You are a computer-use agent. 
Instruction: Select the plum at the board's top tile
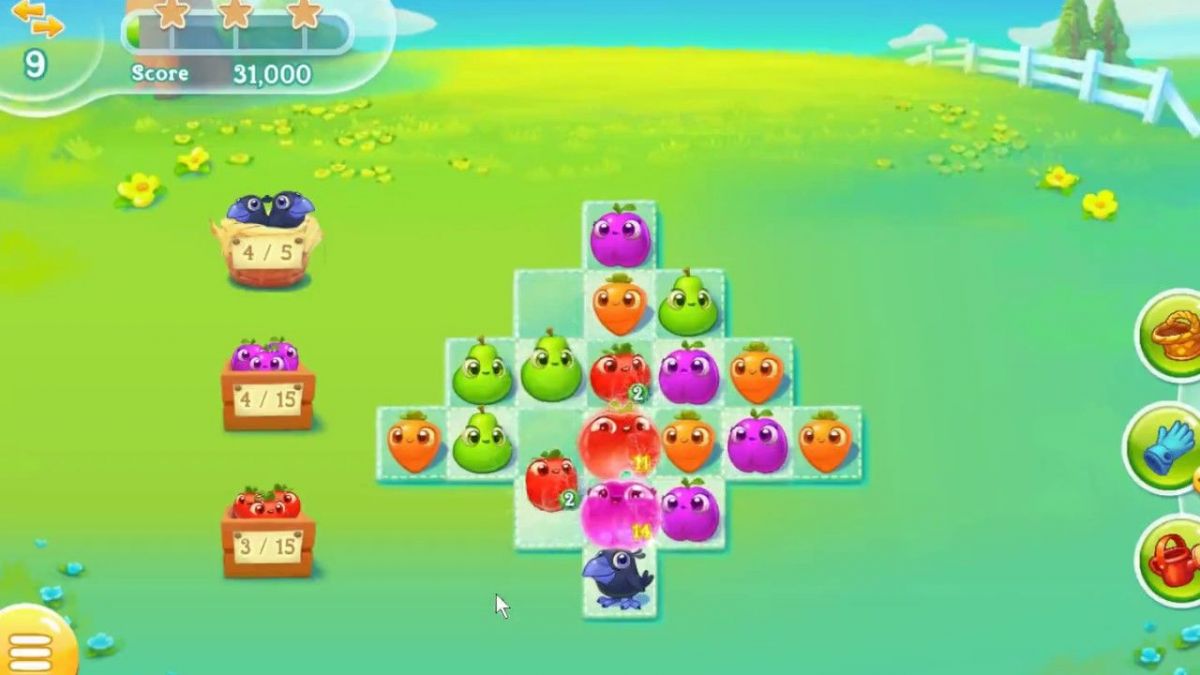click(620, 236)
